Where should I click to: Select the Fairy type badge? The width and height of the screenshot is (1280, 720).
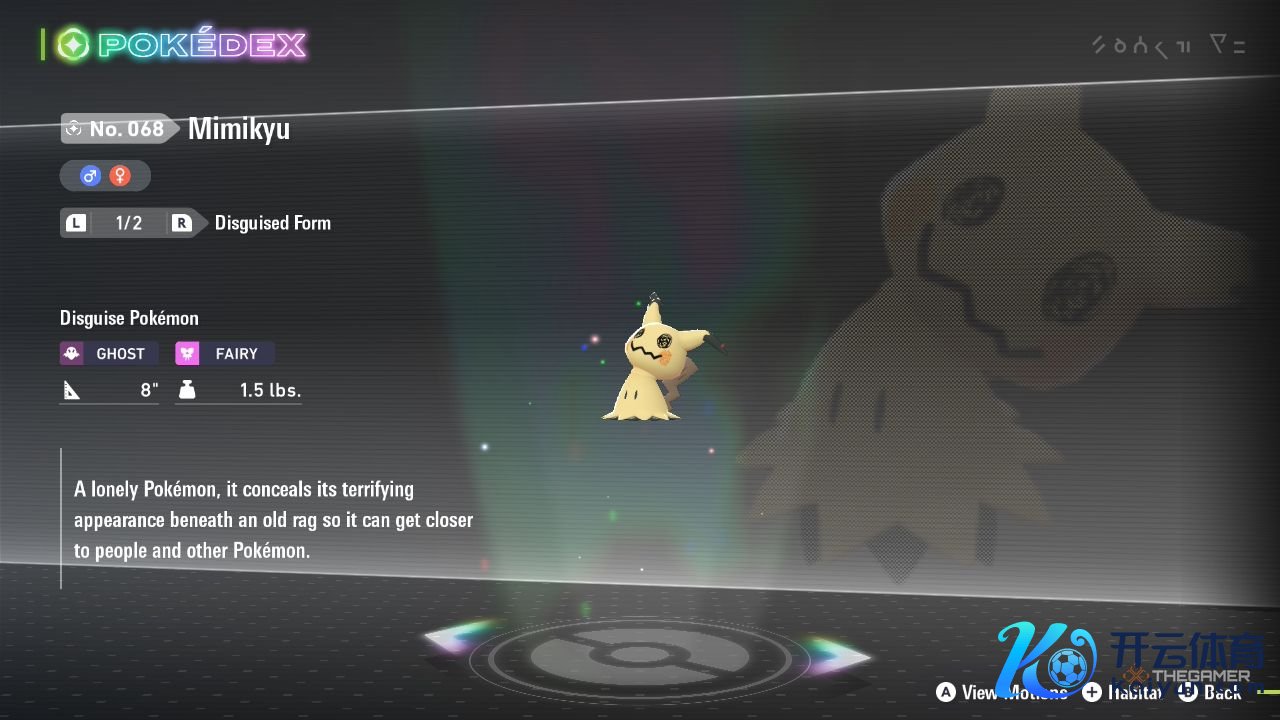pyautogui.click(x=225, y=354)
